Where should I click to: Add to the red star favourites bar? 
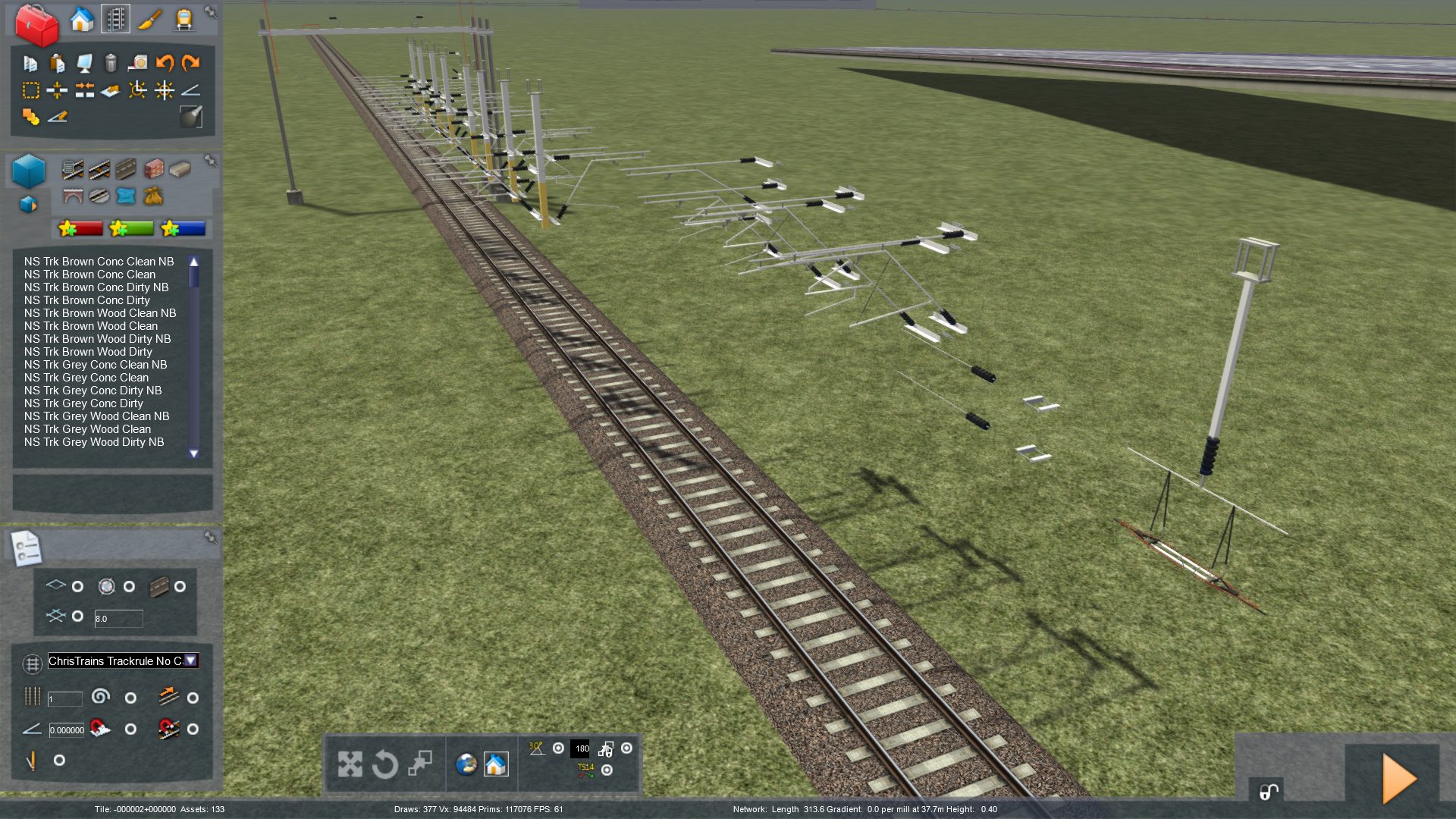[x=80, y=228]
